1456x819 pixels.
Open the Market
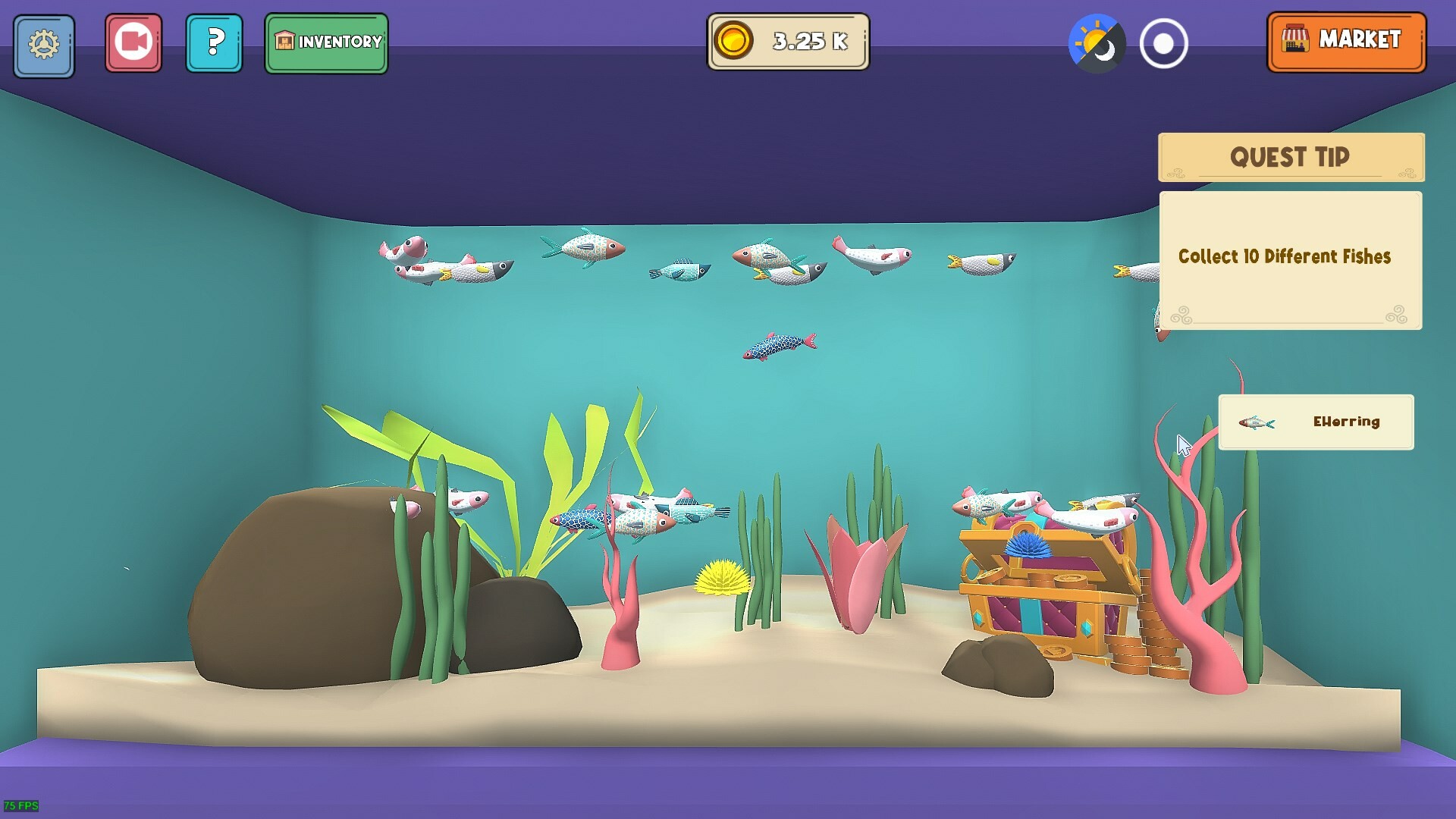(x=1348, y=42)
